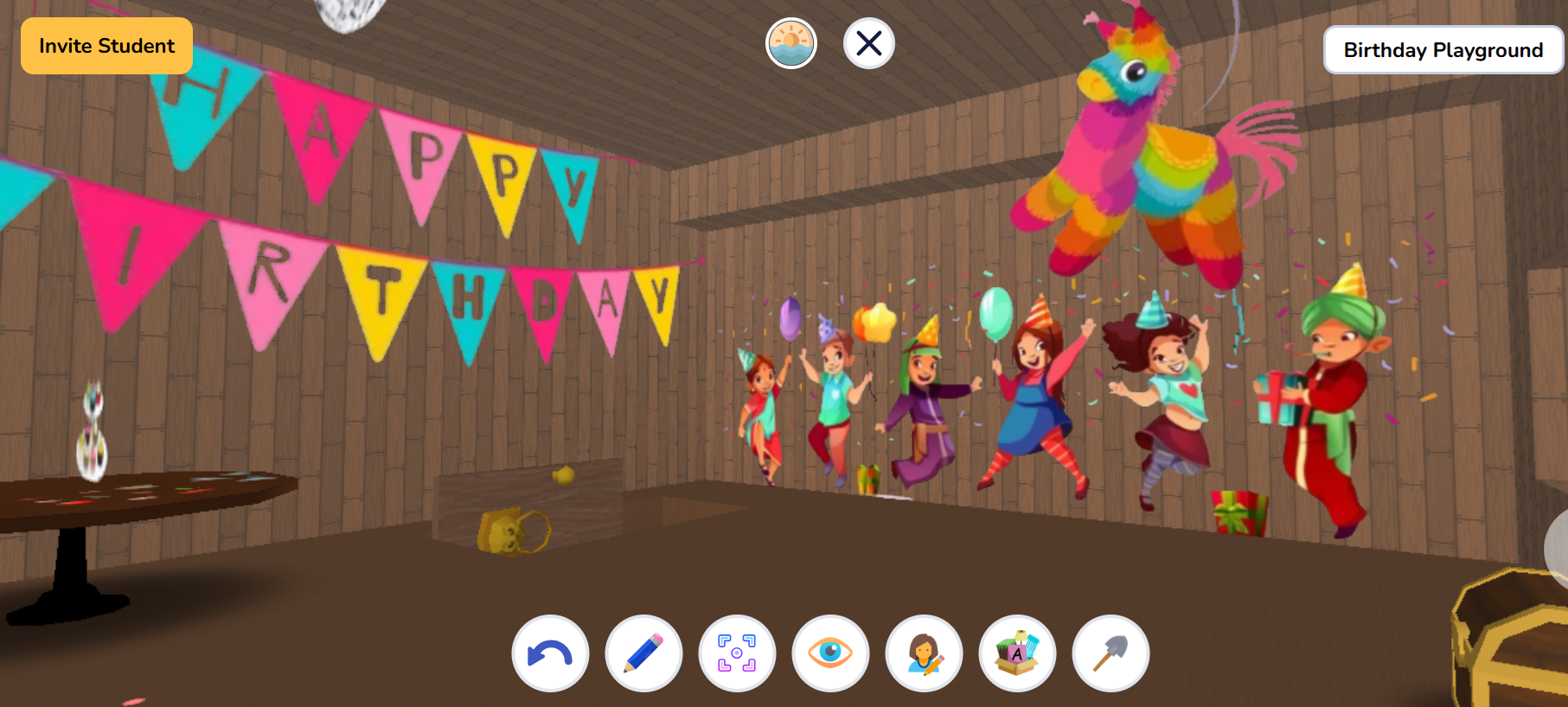The height and width of the screenshot is (707, 1568).
Task: Click the Invite Student button
Action: pos(106,45)
